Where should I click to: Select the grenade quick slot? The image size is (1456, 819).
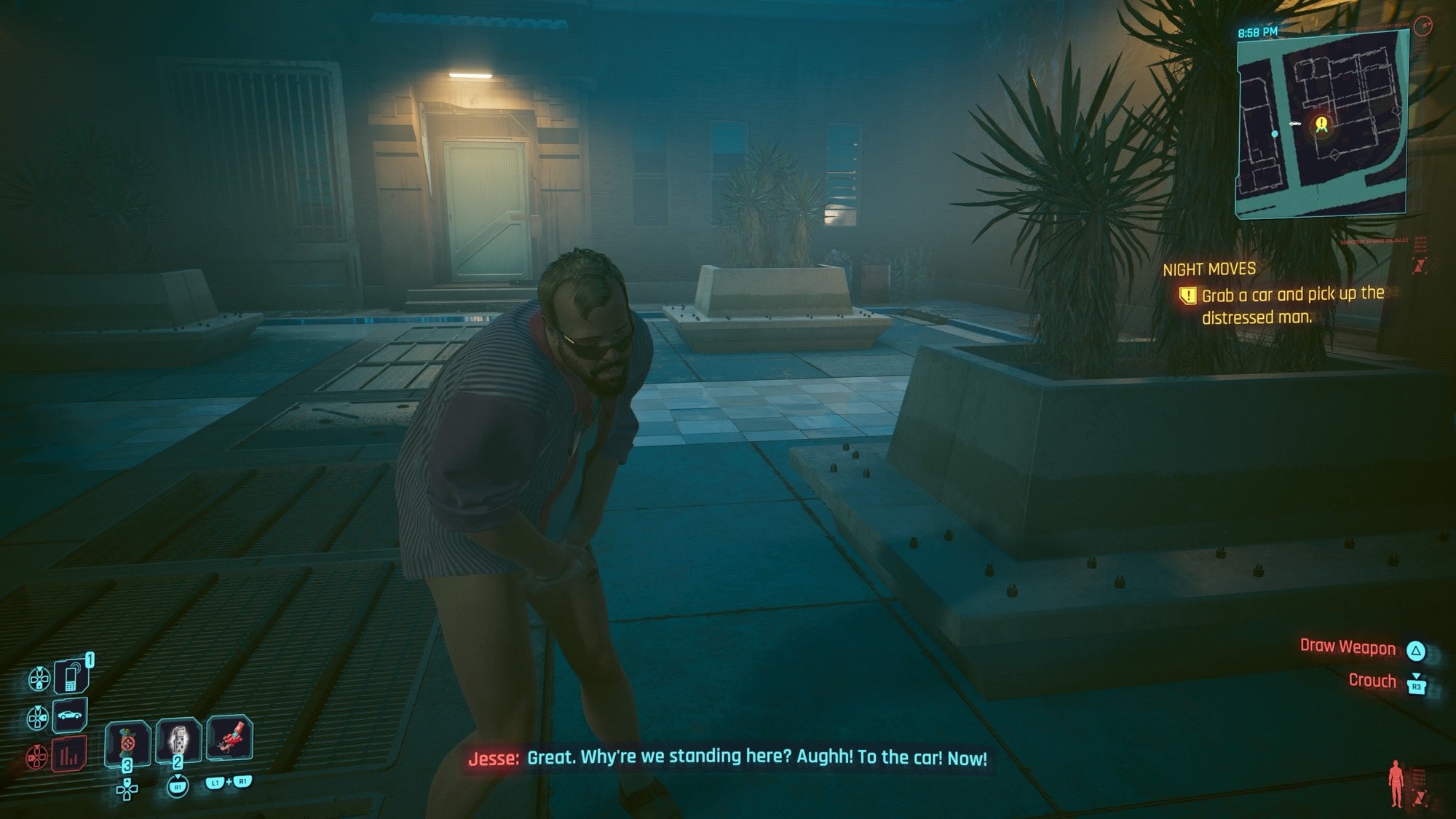click(x=178, y=741)
